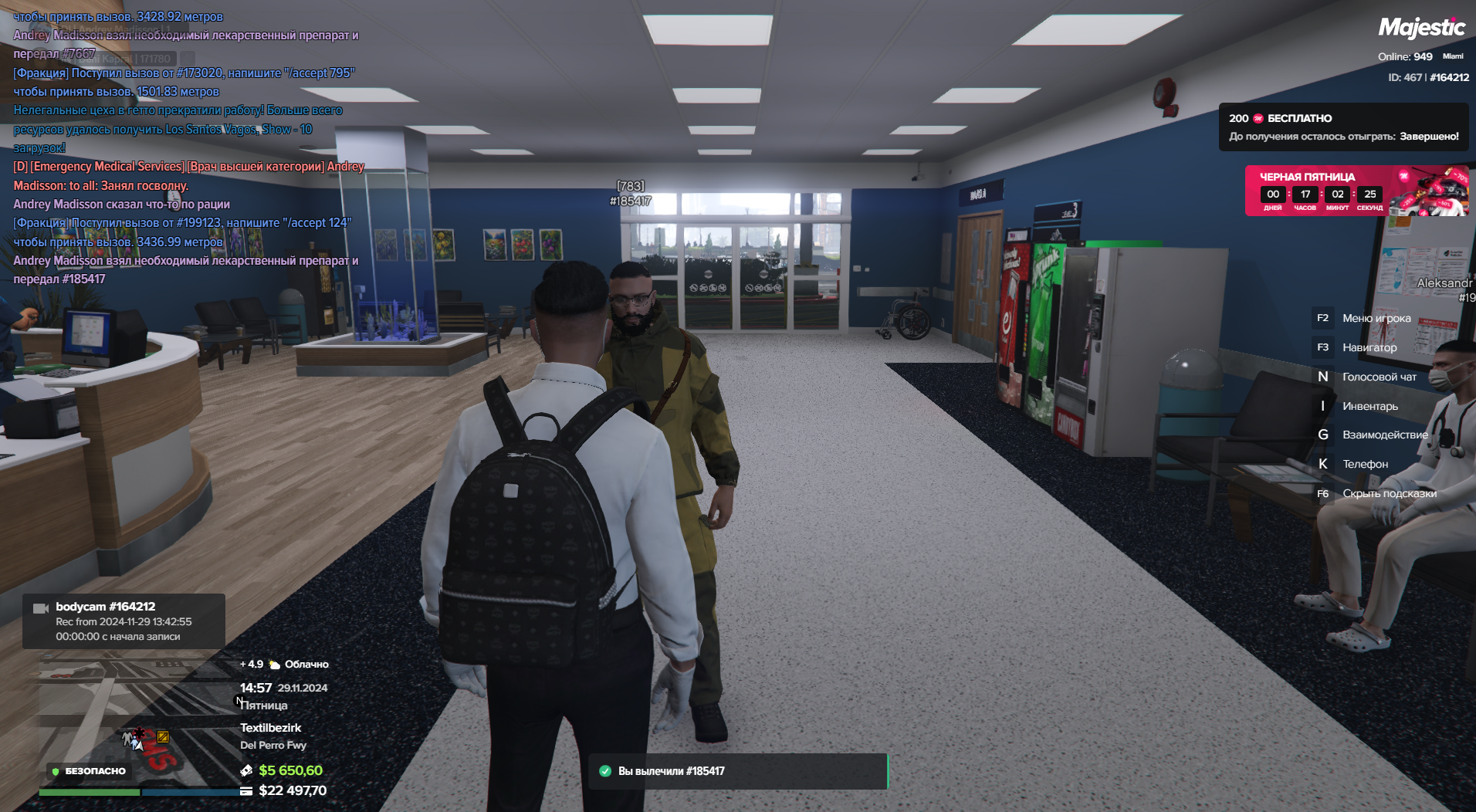Select the 200 Бесплатно reward panel

tap(1342, 127)
